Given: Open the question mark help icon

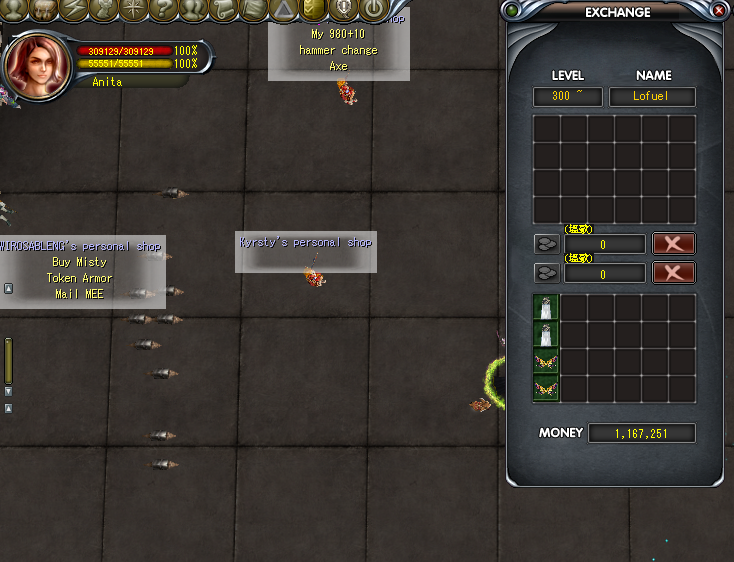Looking at the screenshot, I should coord(163,9).
